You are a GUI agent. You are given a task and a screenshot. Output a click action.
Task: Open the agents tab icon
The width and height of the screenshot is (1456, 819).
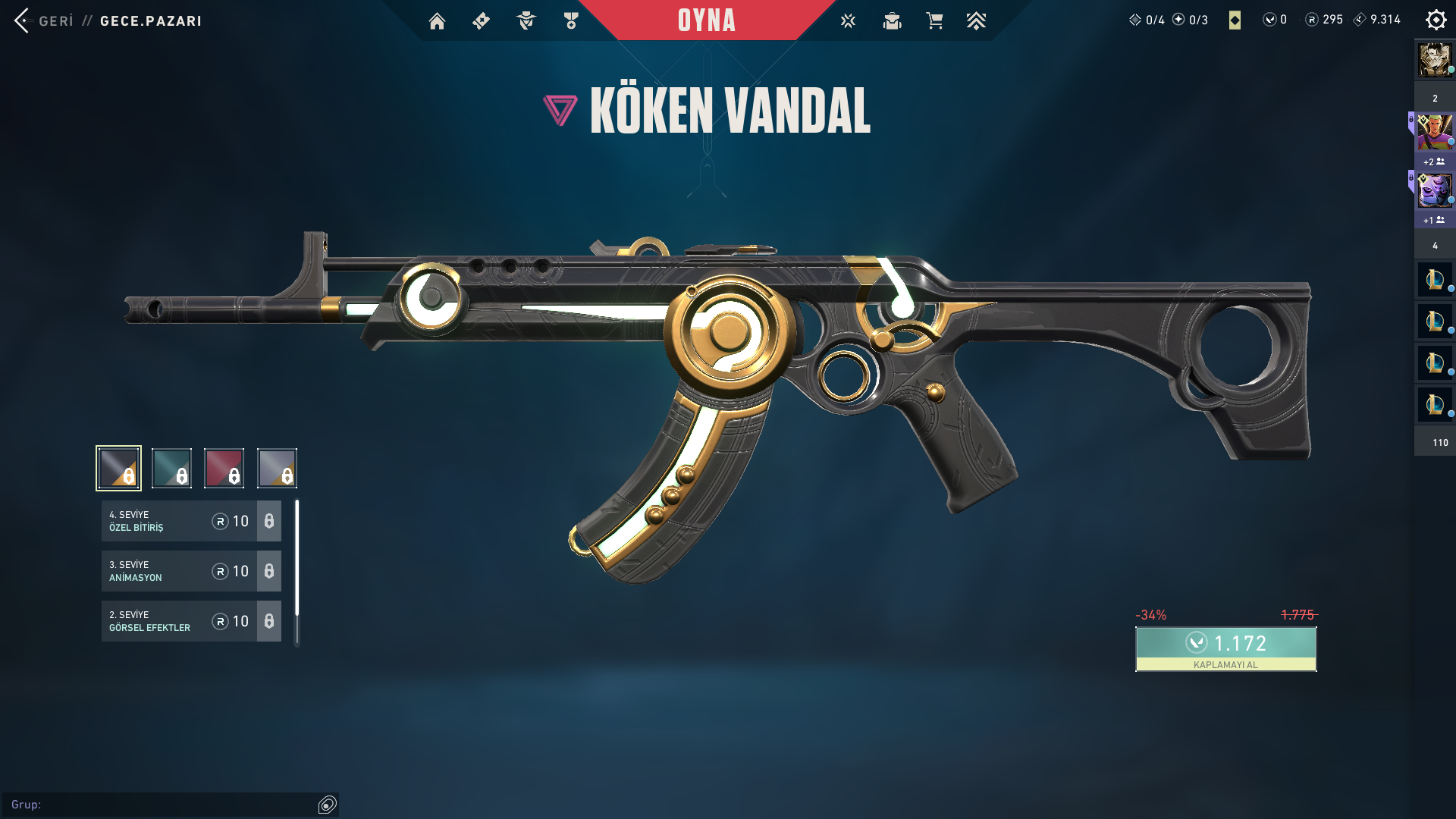[x=526, y=21]
